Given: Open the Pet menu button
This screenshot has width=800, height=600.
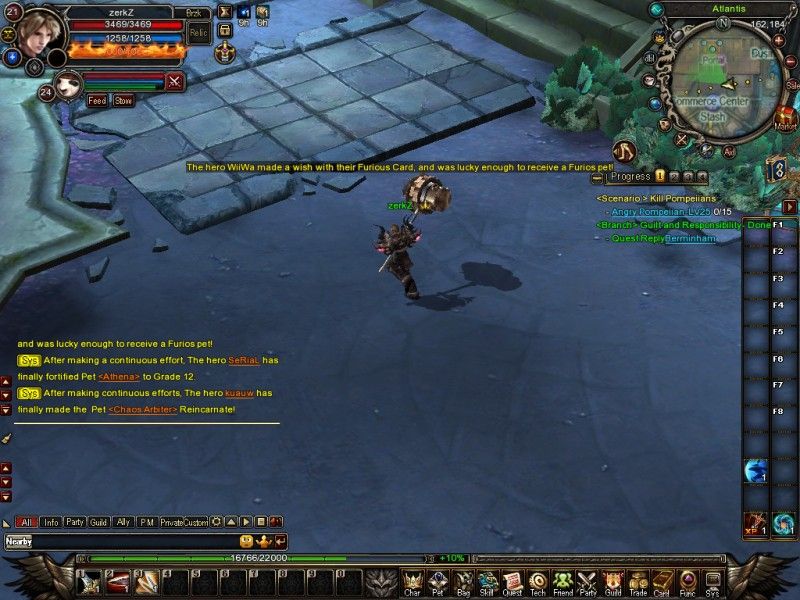Looking at the screenshot, I should coord(437,583).
